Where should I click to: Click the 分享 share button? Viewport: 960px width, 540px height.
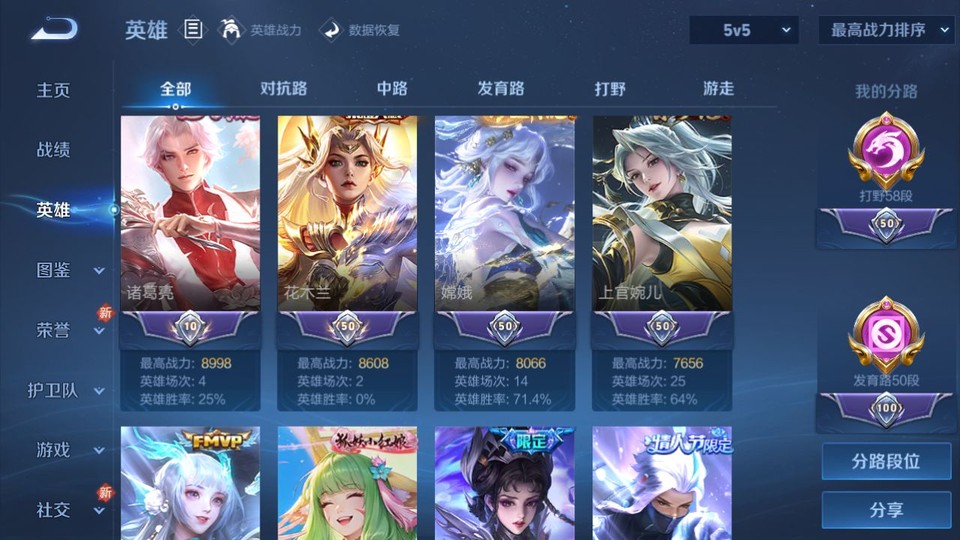pos(886,510)
